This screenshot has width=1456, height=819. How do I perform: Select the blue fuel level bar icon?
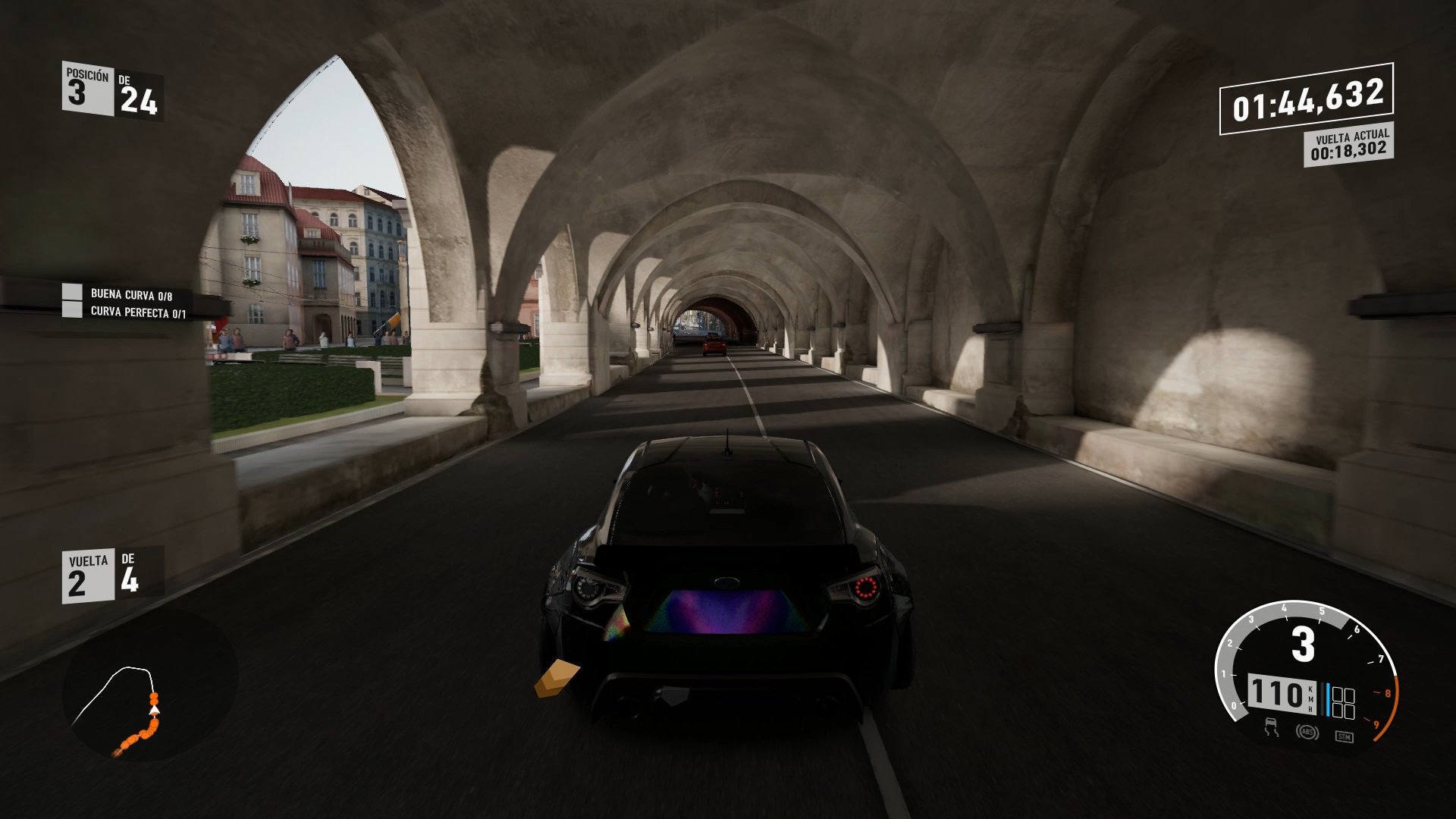tap(1328, 699)
